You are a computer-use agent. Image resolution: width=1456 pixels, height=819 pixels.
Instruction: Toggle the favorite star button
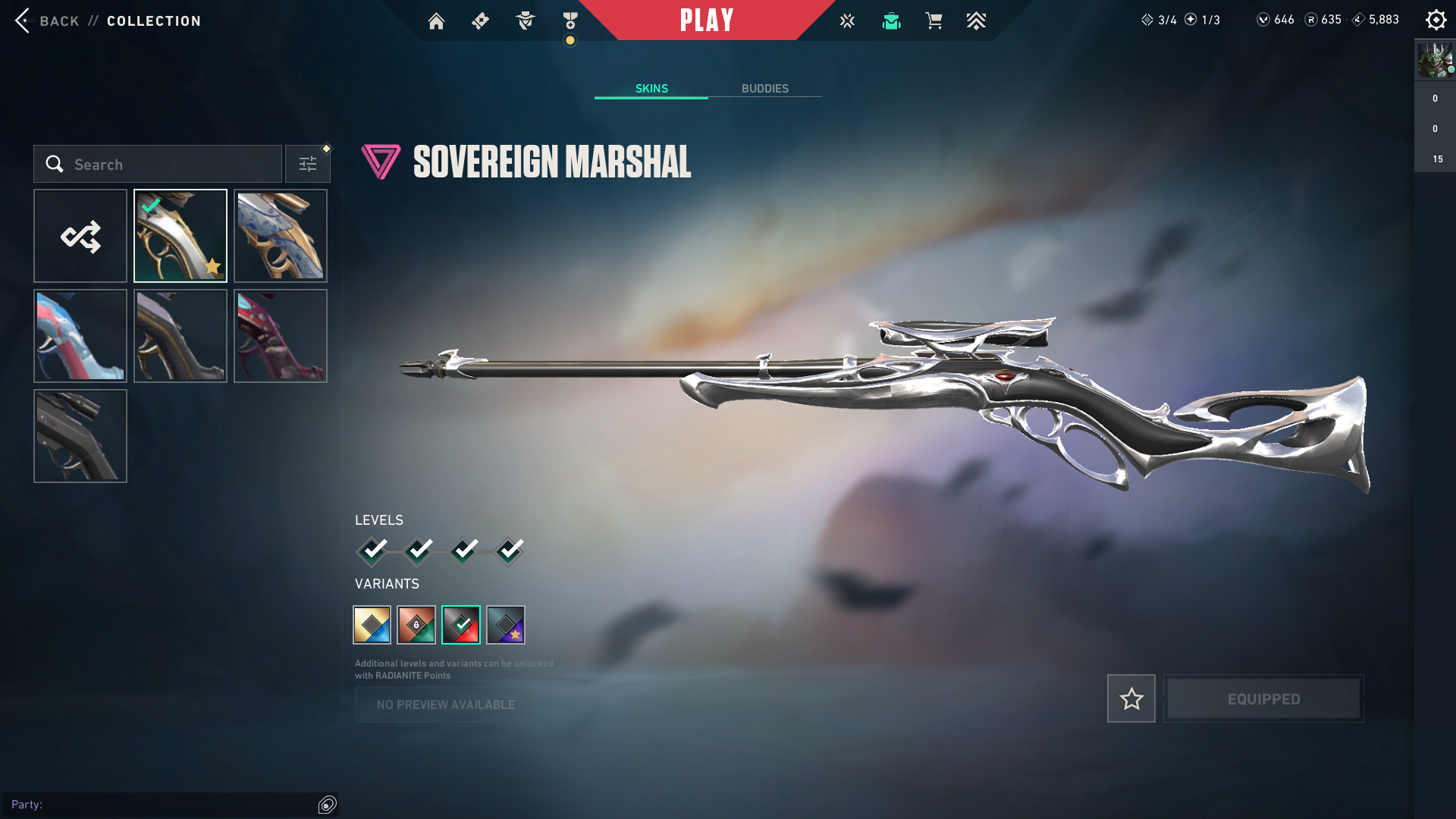(1131, 698)
